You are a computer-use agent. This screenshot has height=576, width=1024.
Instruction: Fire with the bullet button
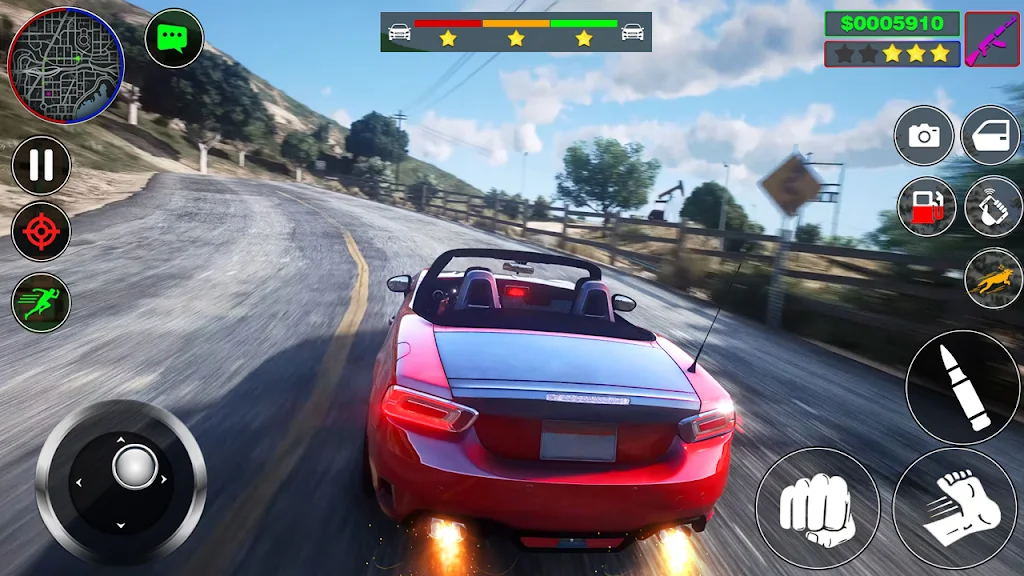pyautogui.click(x=962, y=388)
